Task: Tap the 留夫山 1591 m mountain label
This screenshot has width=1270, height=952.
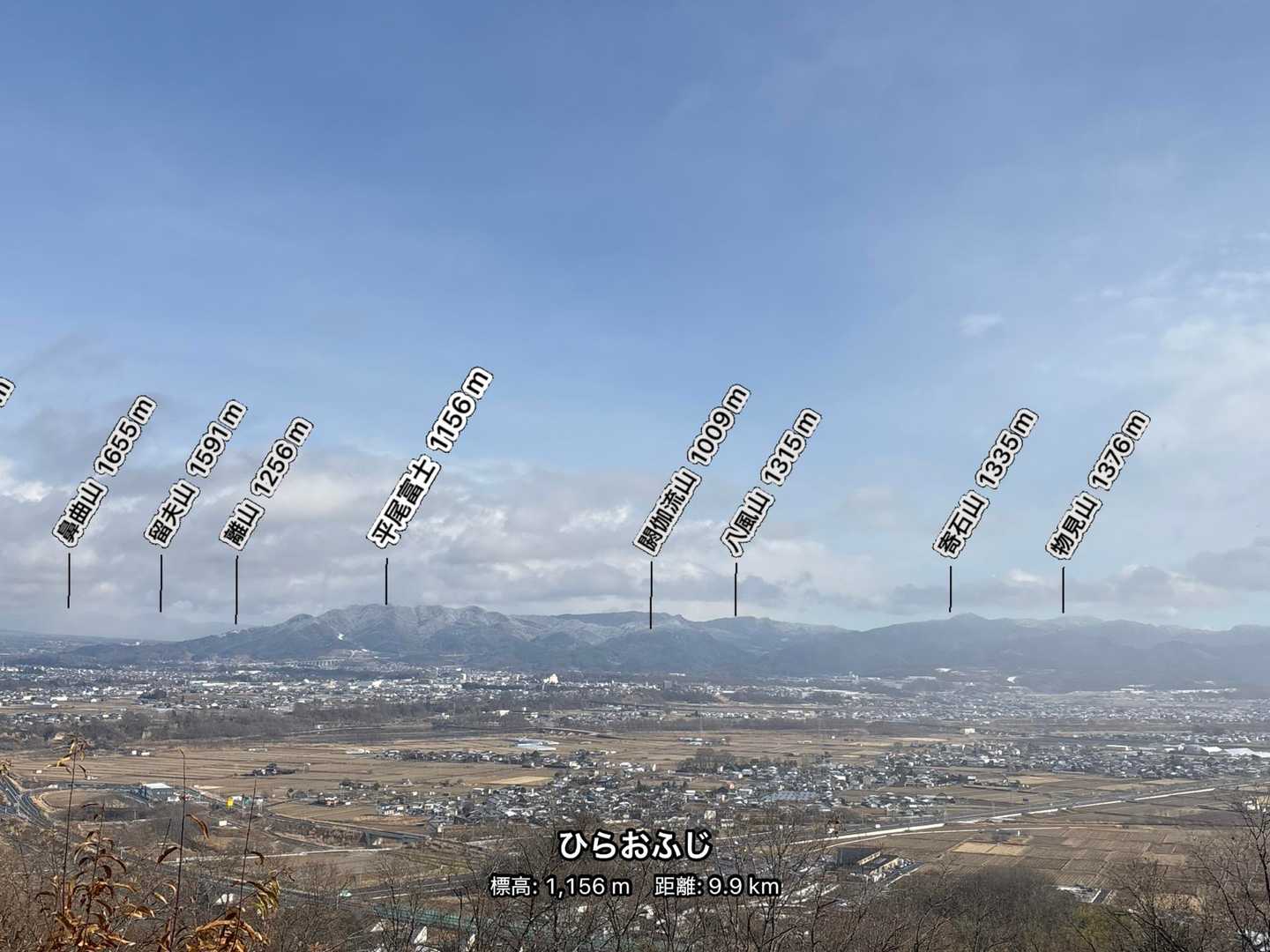Action: pyautogui.click(x=196, y=473)
